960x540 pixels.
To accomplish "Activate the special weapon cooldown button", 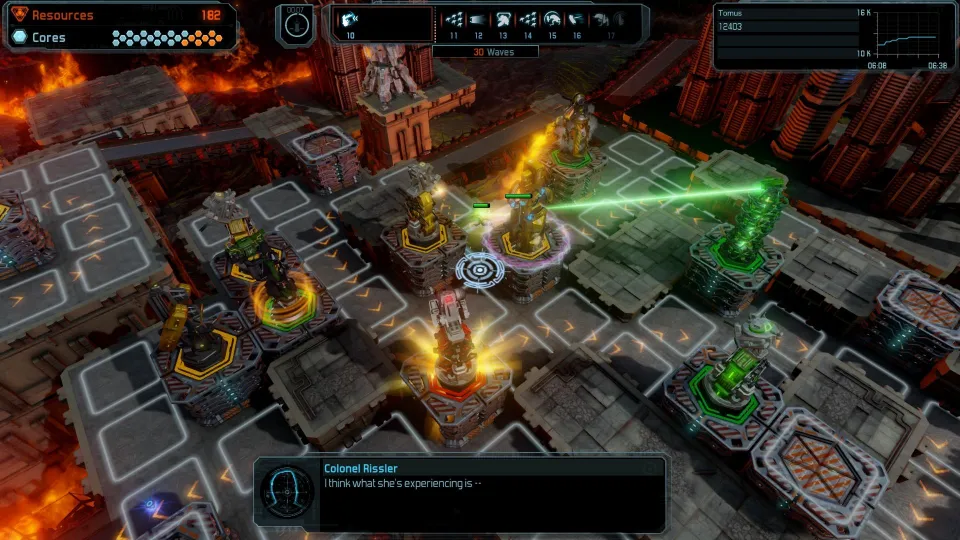I will tap(294, 25).
